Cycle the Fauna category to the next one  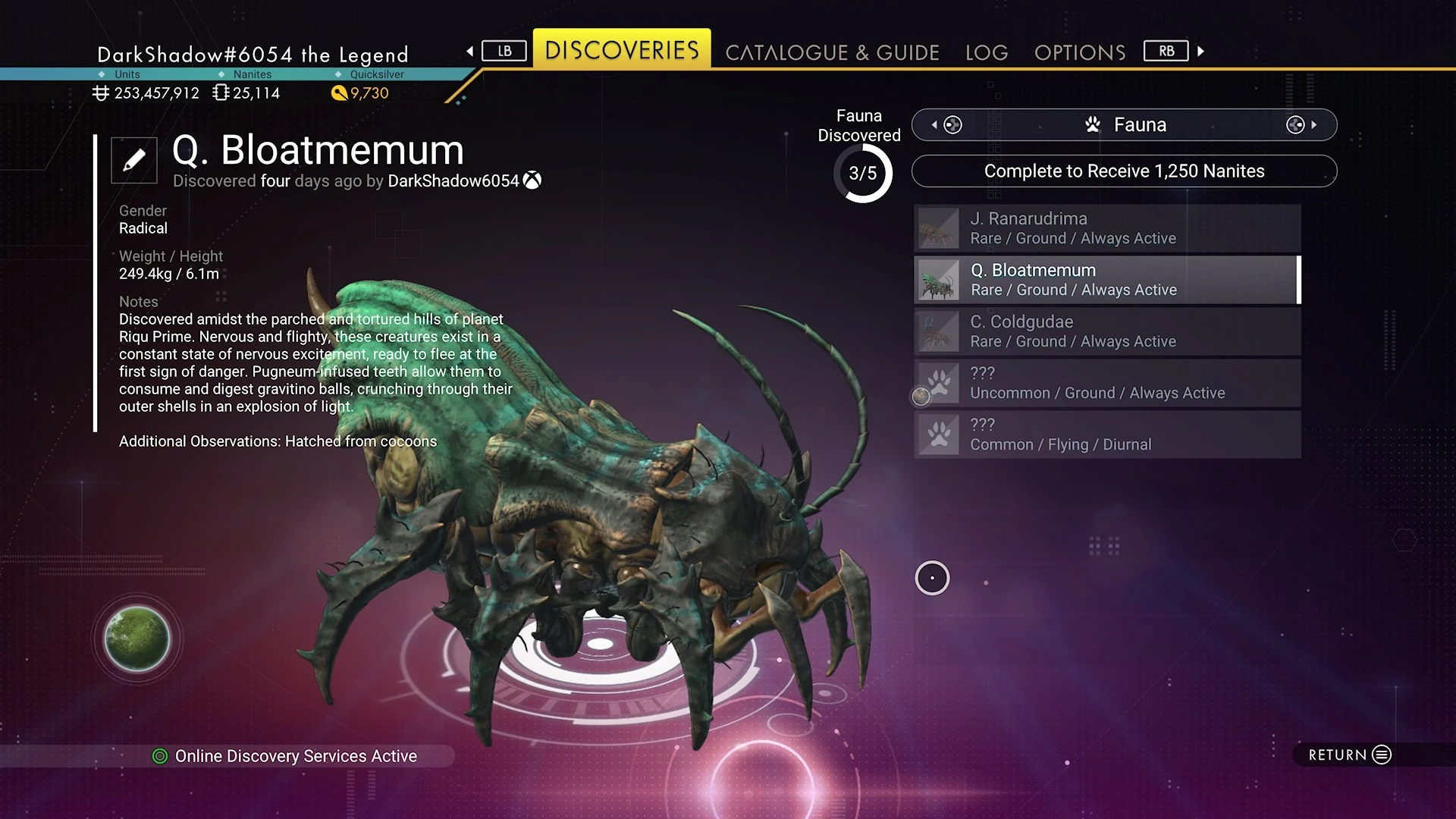(x=1301, y=125)
